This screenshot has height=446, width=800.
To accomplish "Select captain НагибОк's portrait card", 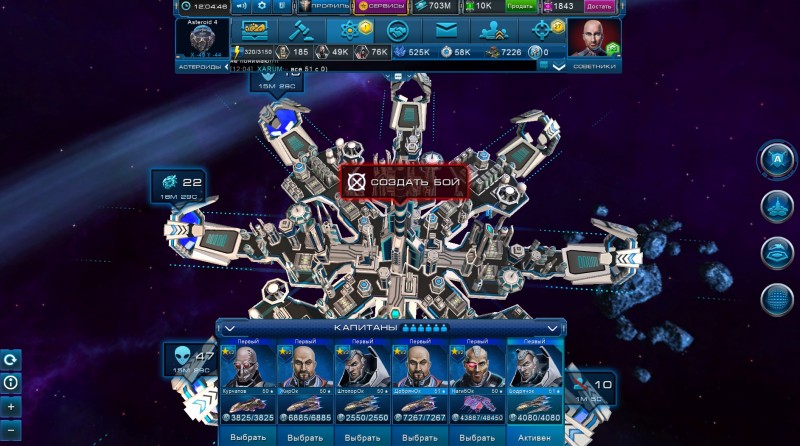I will (478, 372).
